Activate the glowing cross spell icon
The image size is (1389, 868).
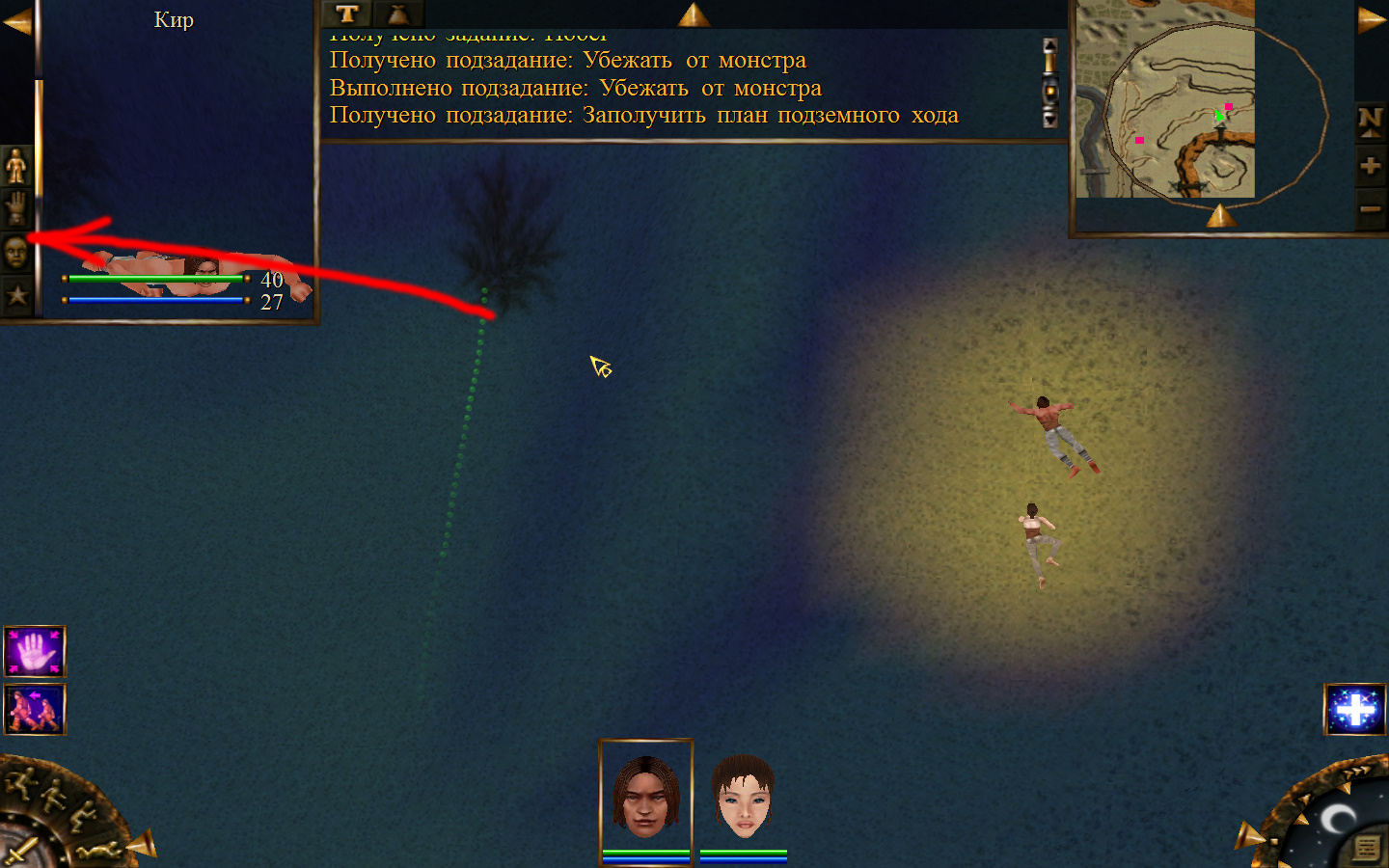click(x=1354, y=709)
